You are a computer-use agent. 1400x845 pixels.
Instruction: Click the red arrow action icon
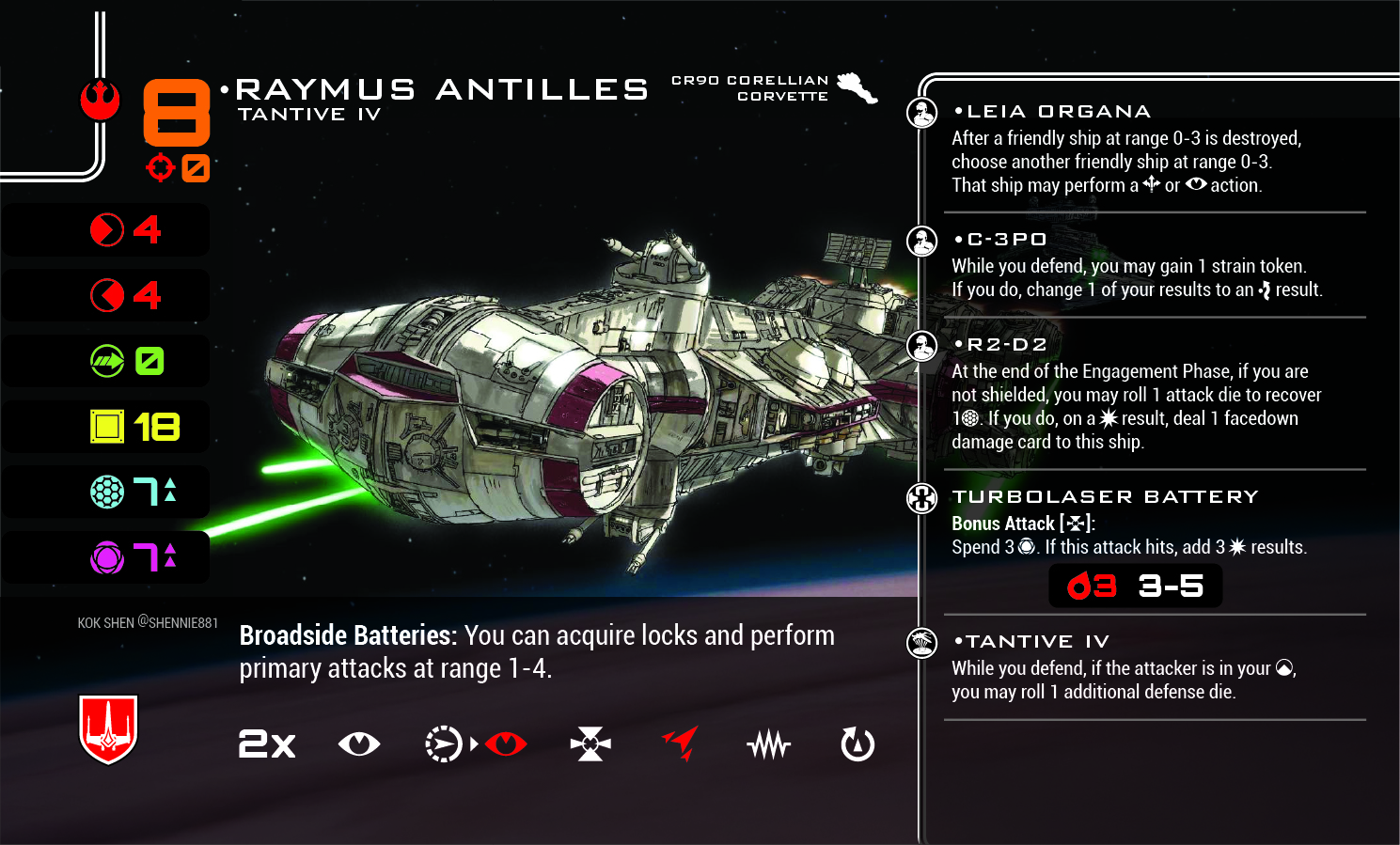click(x=681, y=743)
